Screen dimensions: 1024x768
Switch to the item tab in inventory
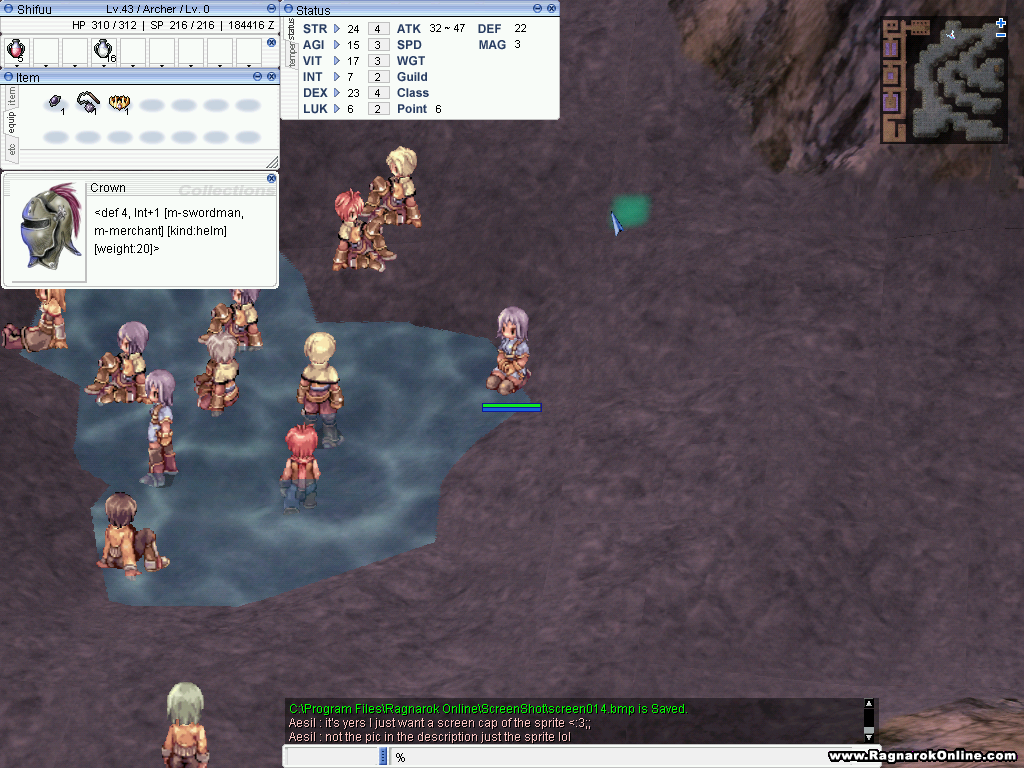point(12,96)
